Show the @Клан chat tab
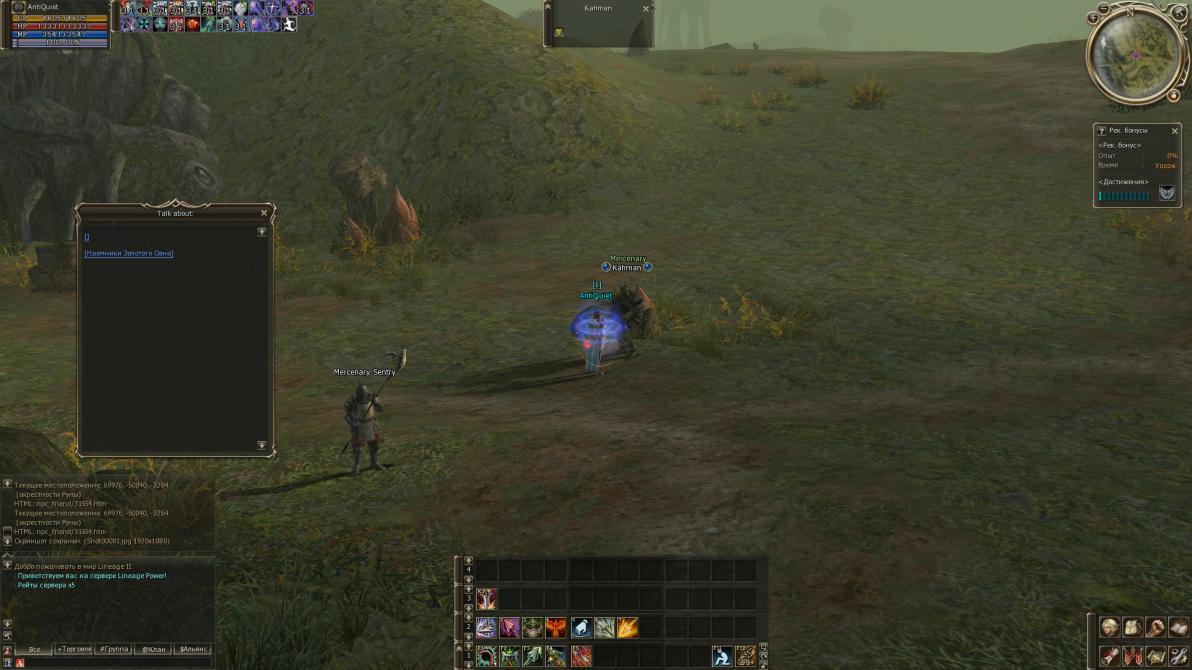This screenshot has height=670, width=1192. click(x=153, y=649)
